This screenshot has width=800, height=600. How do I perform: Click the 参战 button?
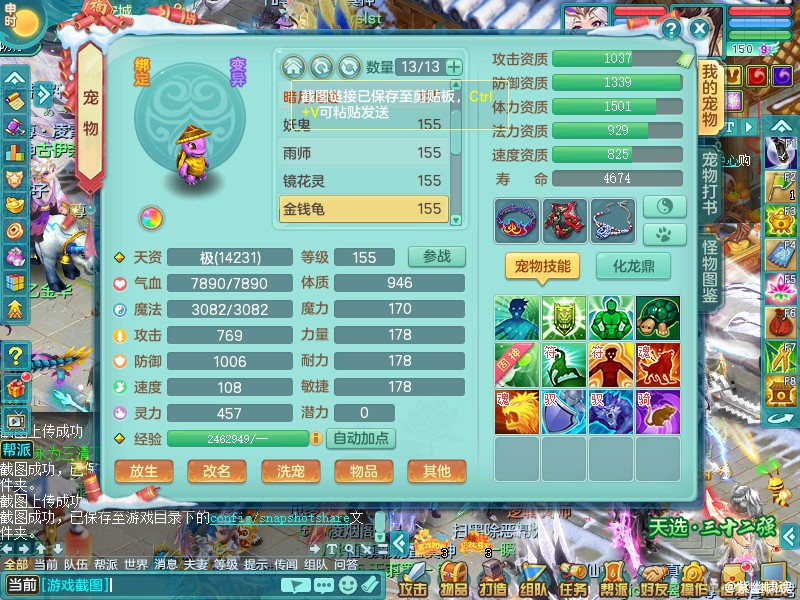point(437,256)
